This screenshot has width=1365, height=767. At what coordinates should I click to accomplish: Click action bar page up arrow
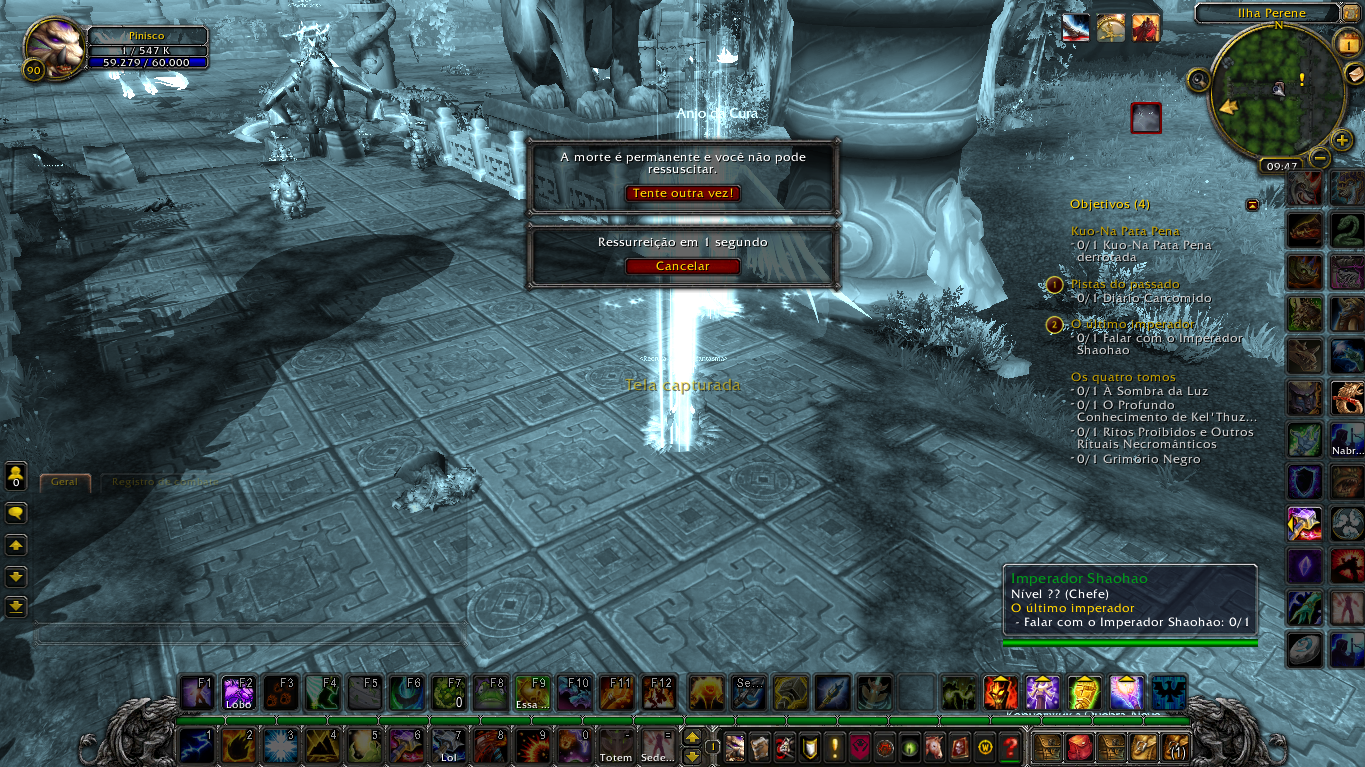691,738
